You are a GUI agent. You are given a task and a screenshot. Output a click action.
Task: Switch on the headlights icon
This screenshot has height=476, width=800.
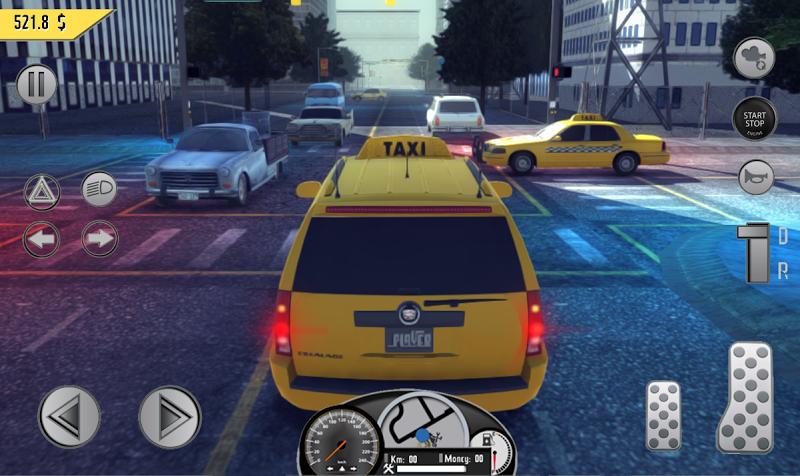[99, 188]
